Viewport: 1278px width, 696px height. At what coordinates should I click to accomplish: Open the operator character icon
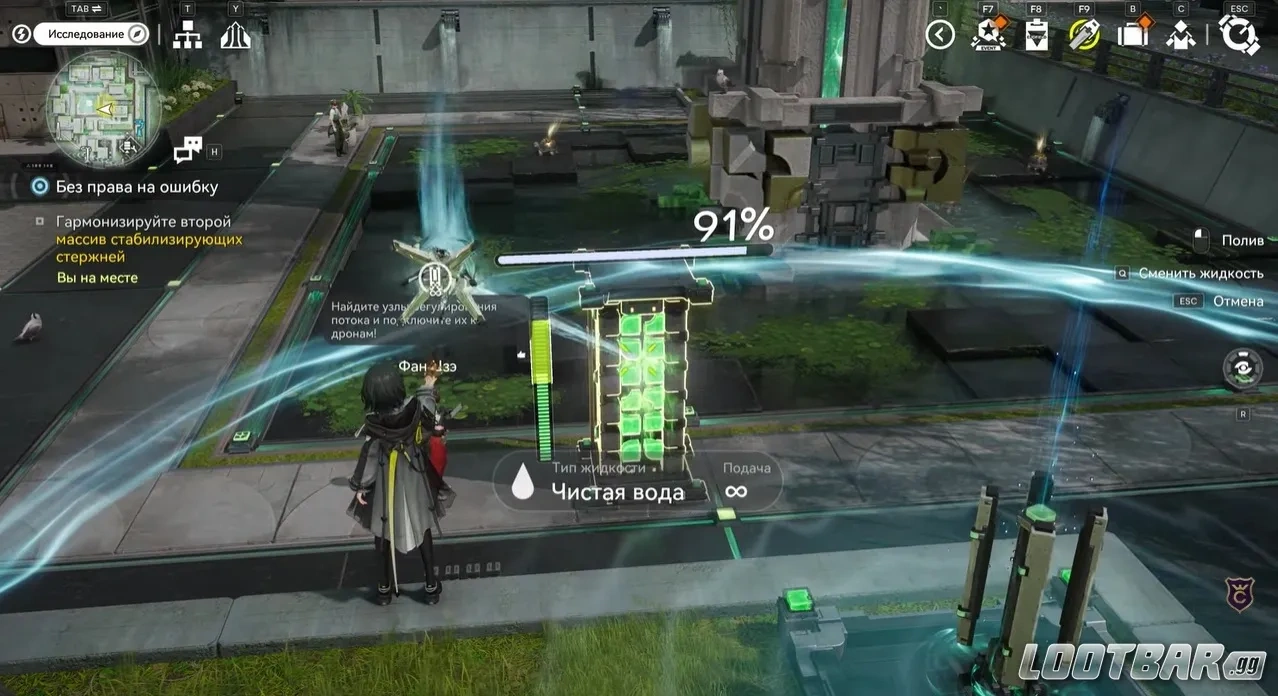pyautogui.click(x=1182, y=36)
